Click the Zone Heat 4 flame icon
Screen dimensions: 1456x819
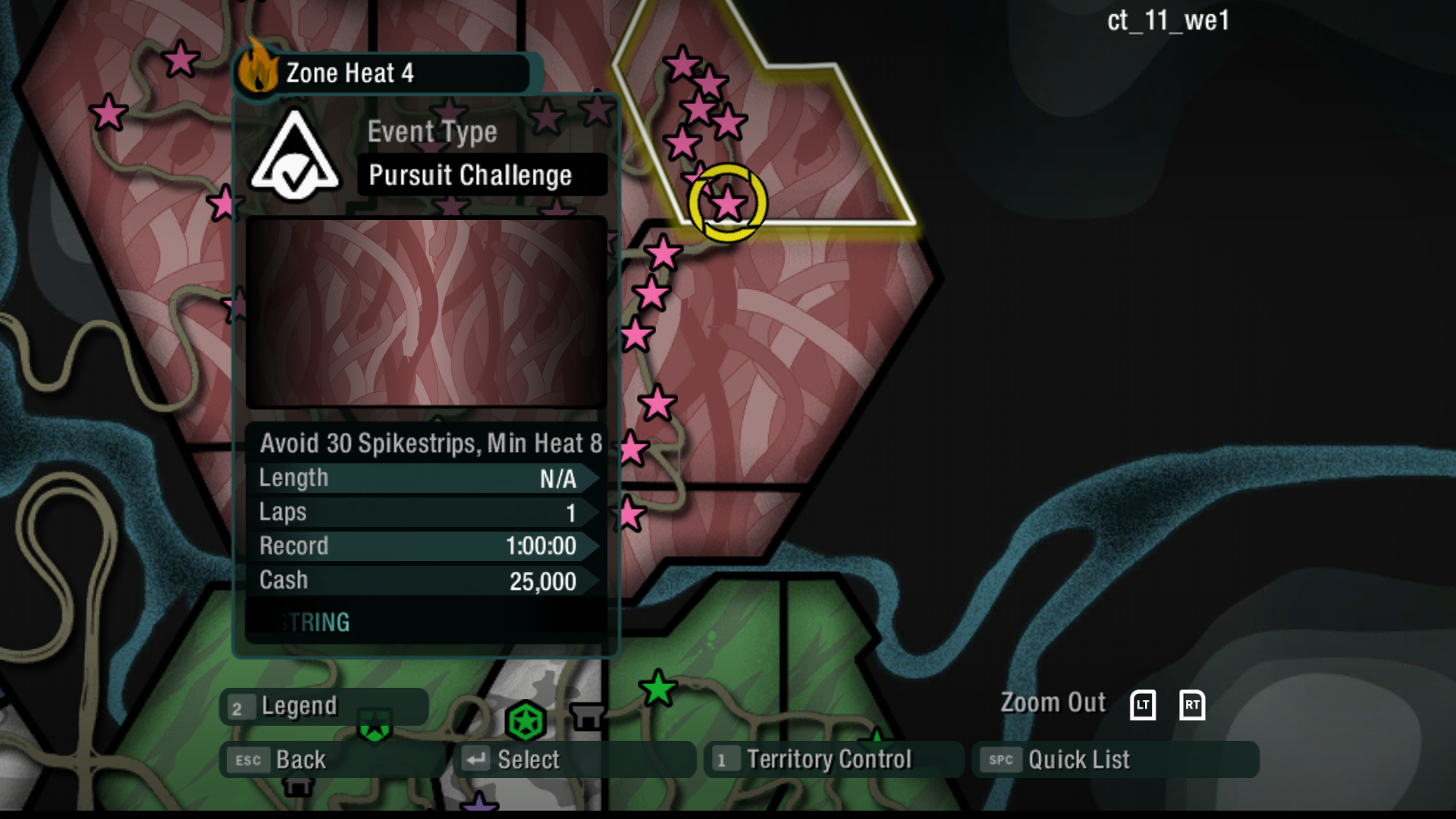tap(258, 69)
